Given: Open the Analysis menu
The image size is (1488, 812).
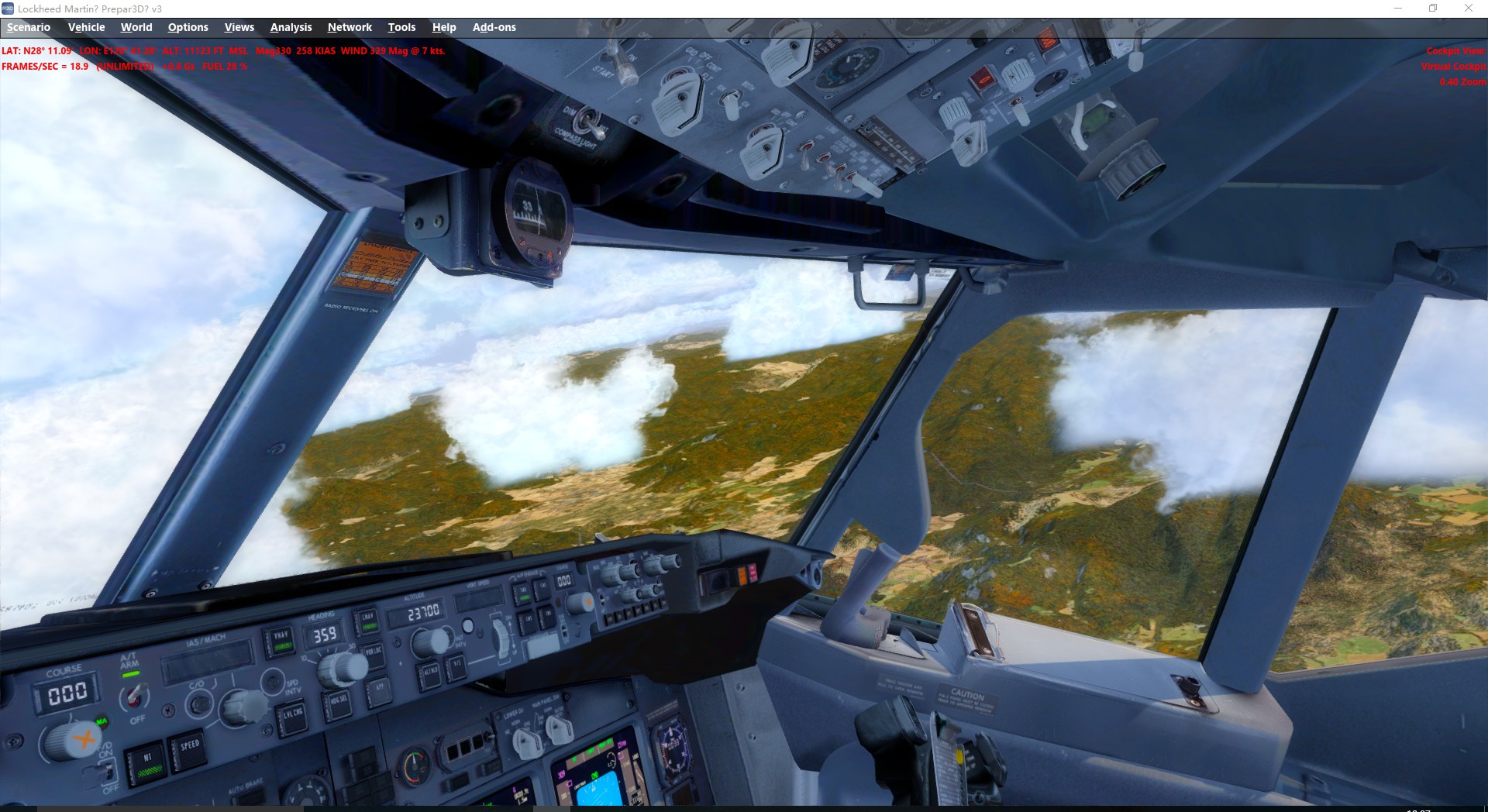Looking at the screenshot, I should [291, 27].
